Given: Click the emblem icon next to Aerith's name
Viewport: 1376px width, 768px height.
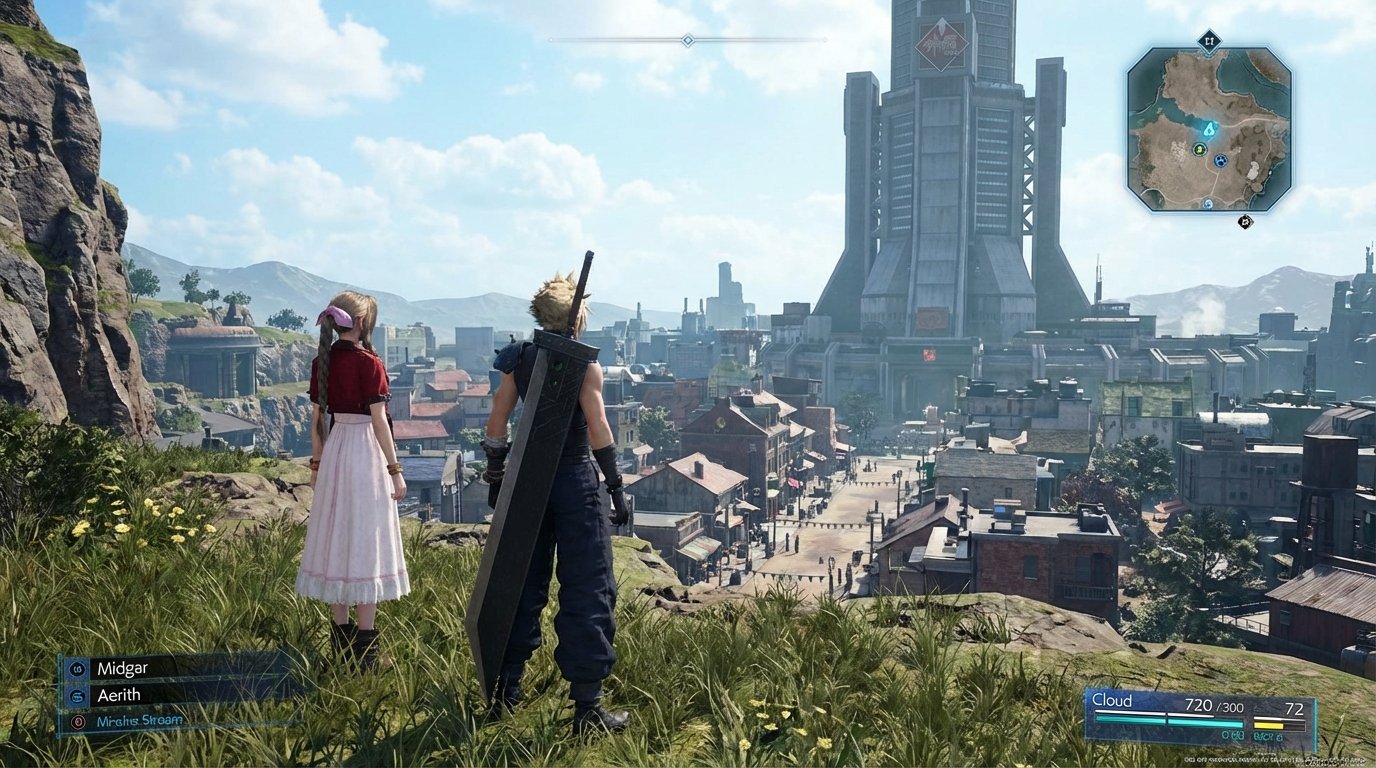Looking at the screenshot, I should point(77,695).
